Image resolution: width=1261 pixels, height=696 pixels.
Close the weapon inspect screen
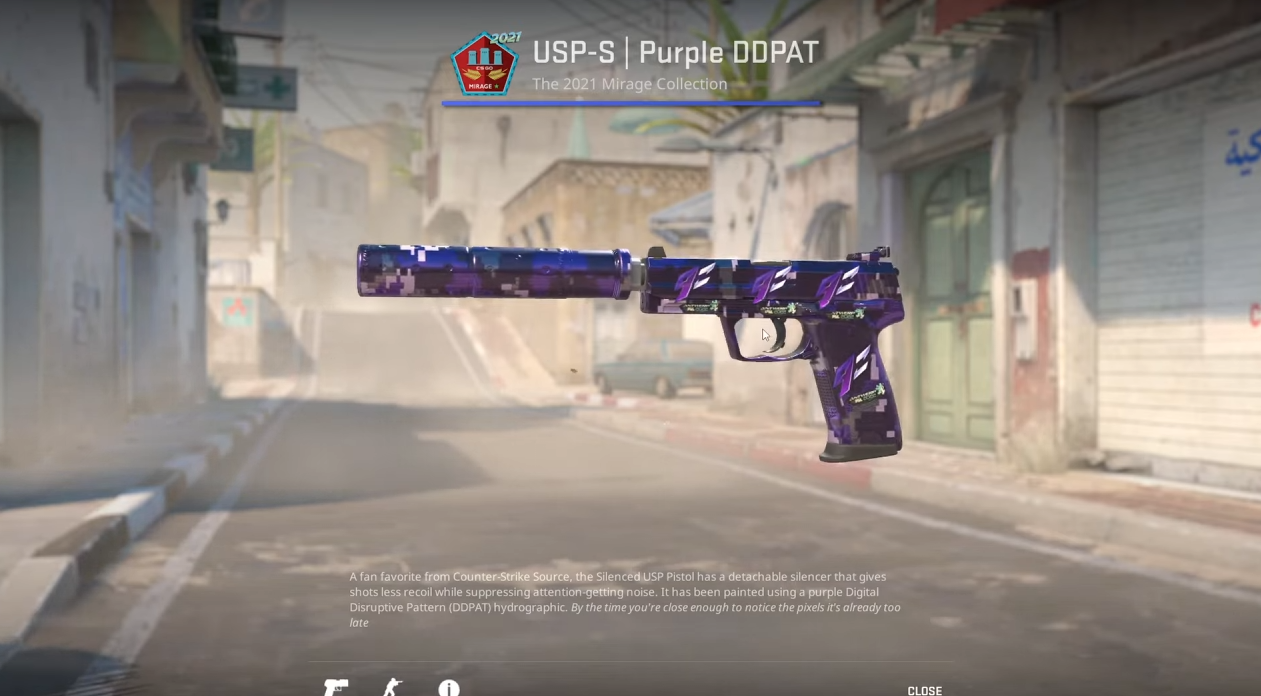[924, 690]
